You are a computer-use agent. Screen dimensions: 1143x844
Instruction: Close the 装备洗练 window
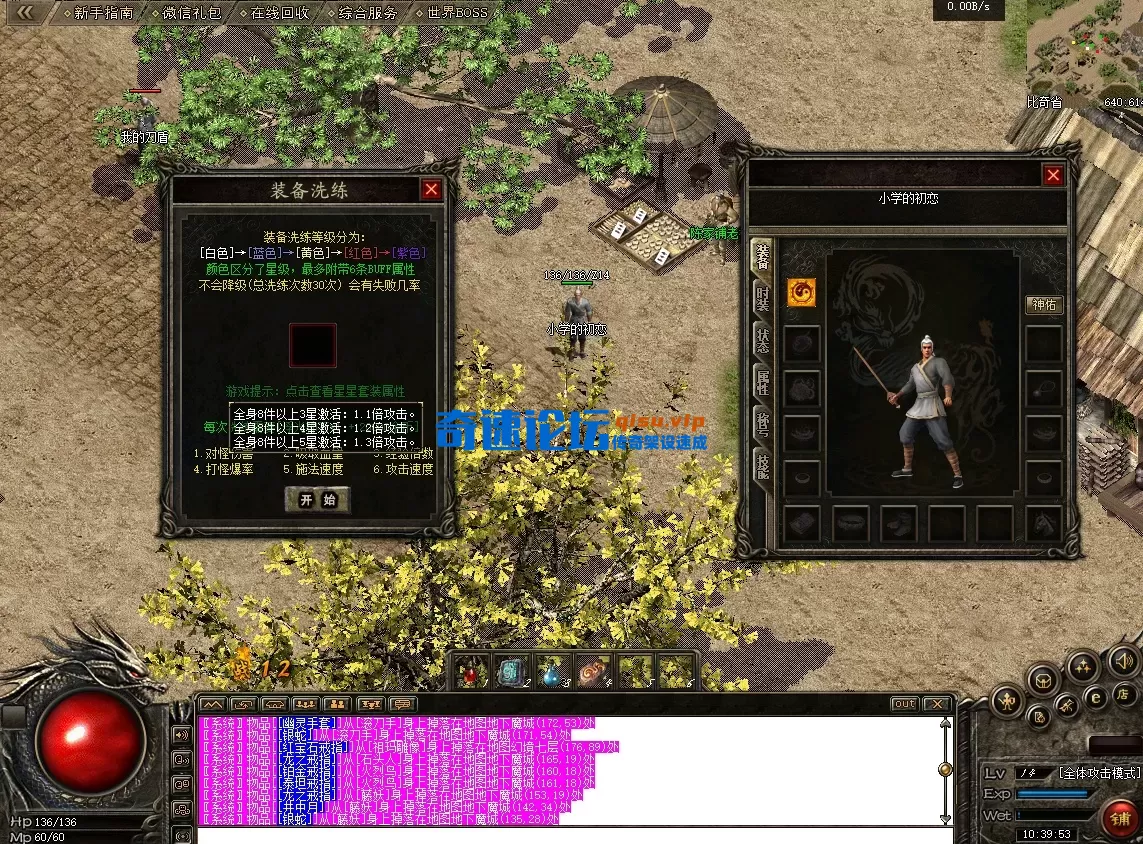click(431, 190)
